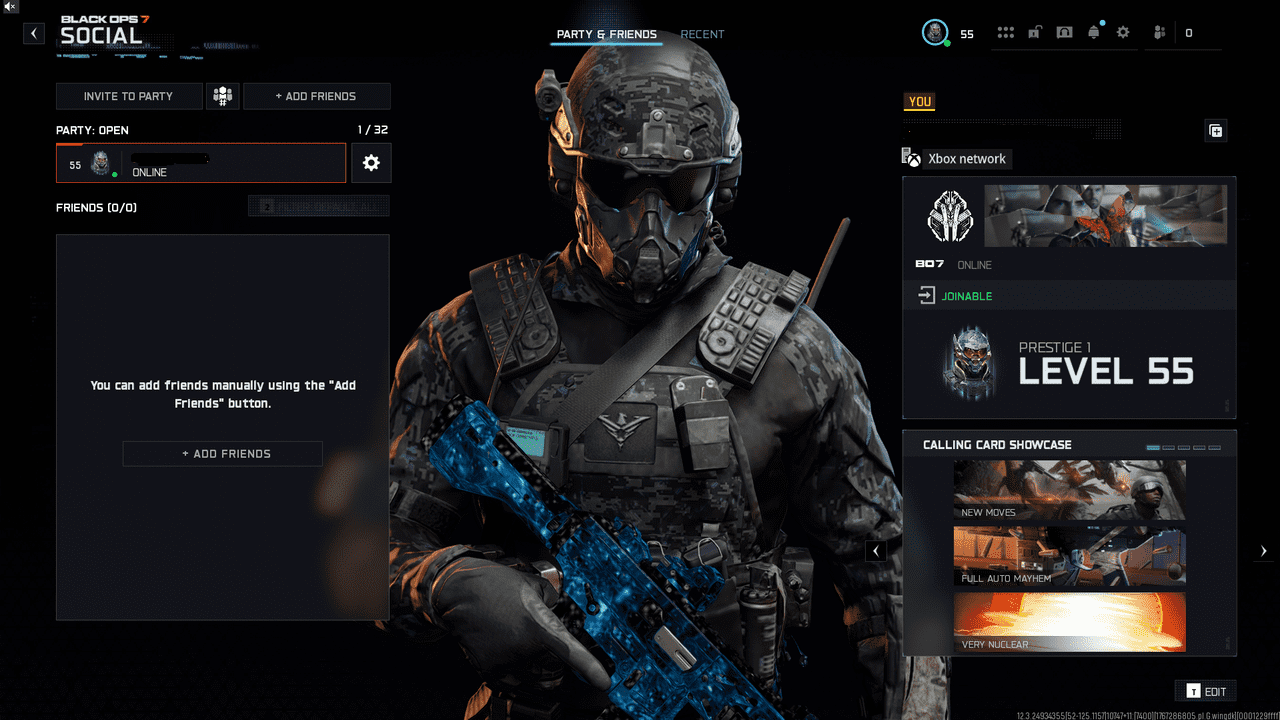Open the social friends icon near CoD points
Screen dimensions: 1280x720
1157,31
